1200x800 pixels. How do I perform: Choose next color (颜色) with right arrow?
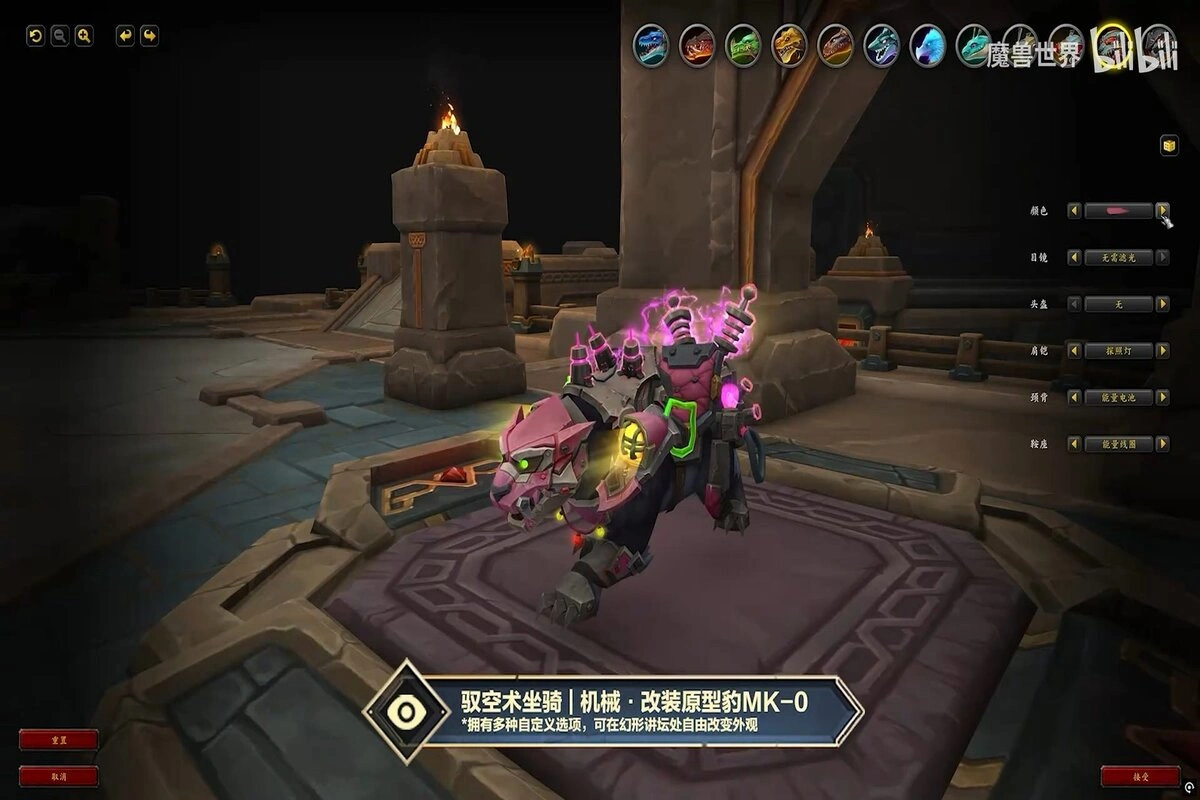1163,211
